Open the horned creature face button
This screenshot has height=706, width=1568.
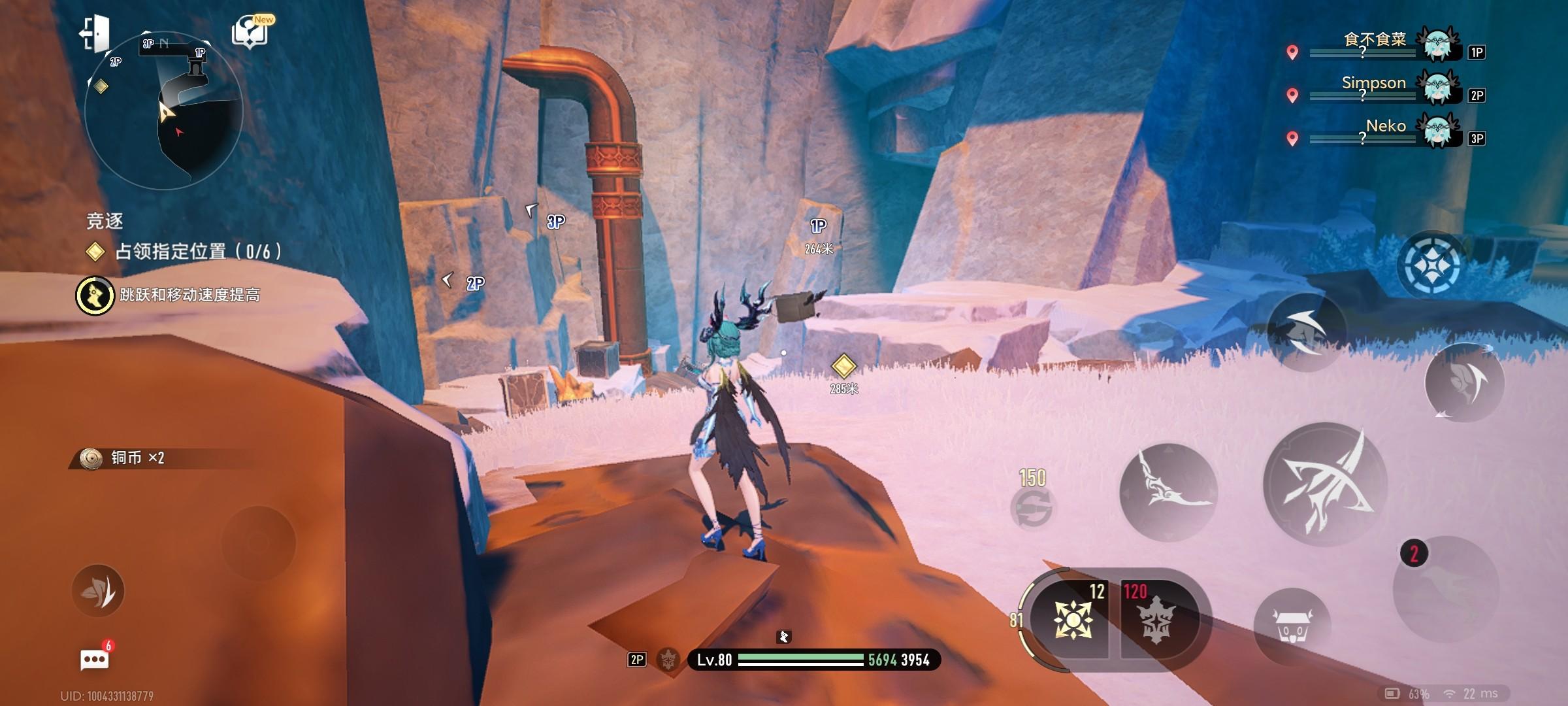tap(1292, 626)
